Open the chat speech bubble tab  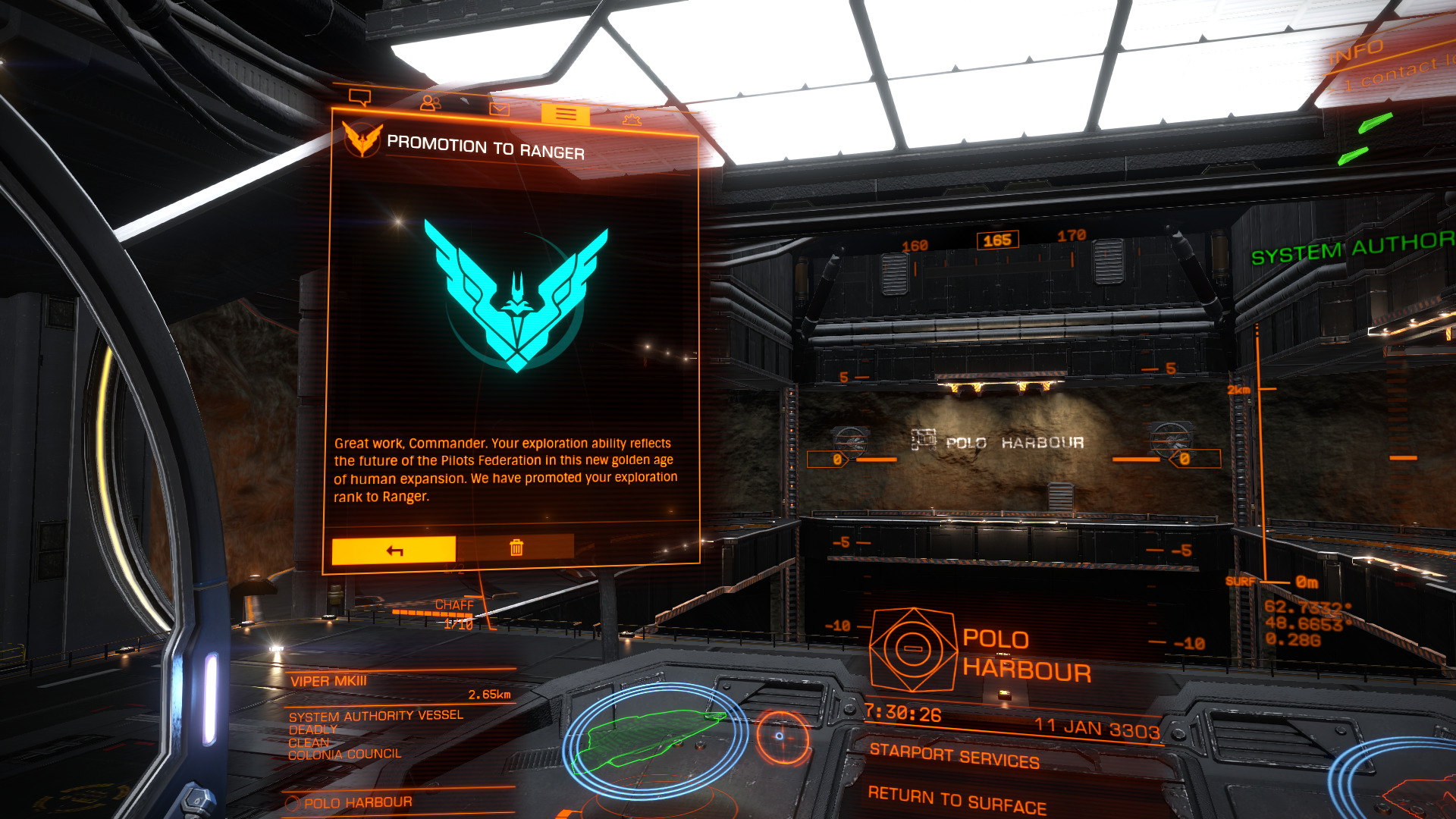359,97
